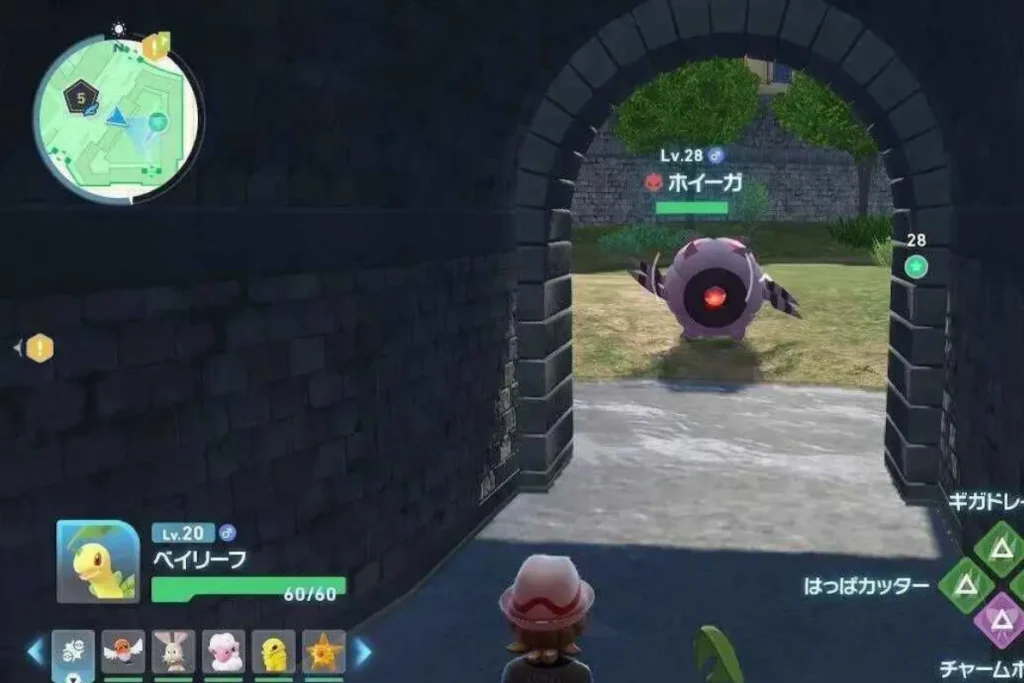Image resolution: width=1024 pixels, height=683 pixels.
Task: Open the orange exclamation alert beside the minimap
Action: click(x=156, y=45)
